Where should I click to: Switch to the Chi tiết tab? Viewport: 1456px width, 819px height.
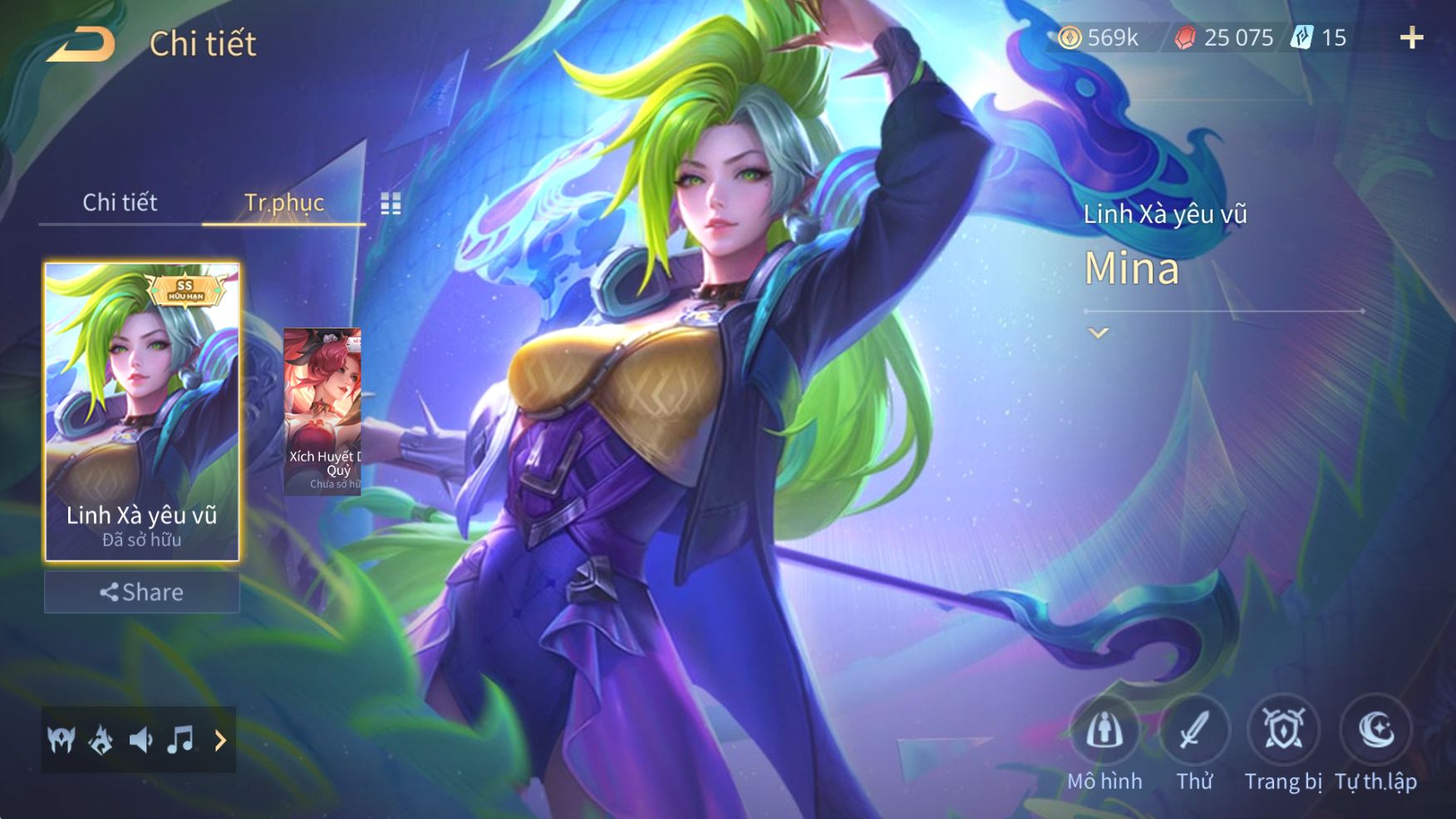pos(120,202)
